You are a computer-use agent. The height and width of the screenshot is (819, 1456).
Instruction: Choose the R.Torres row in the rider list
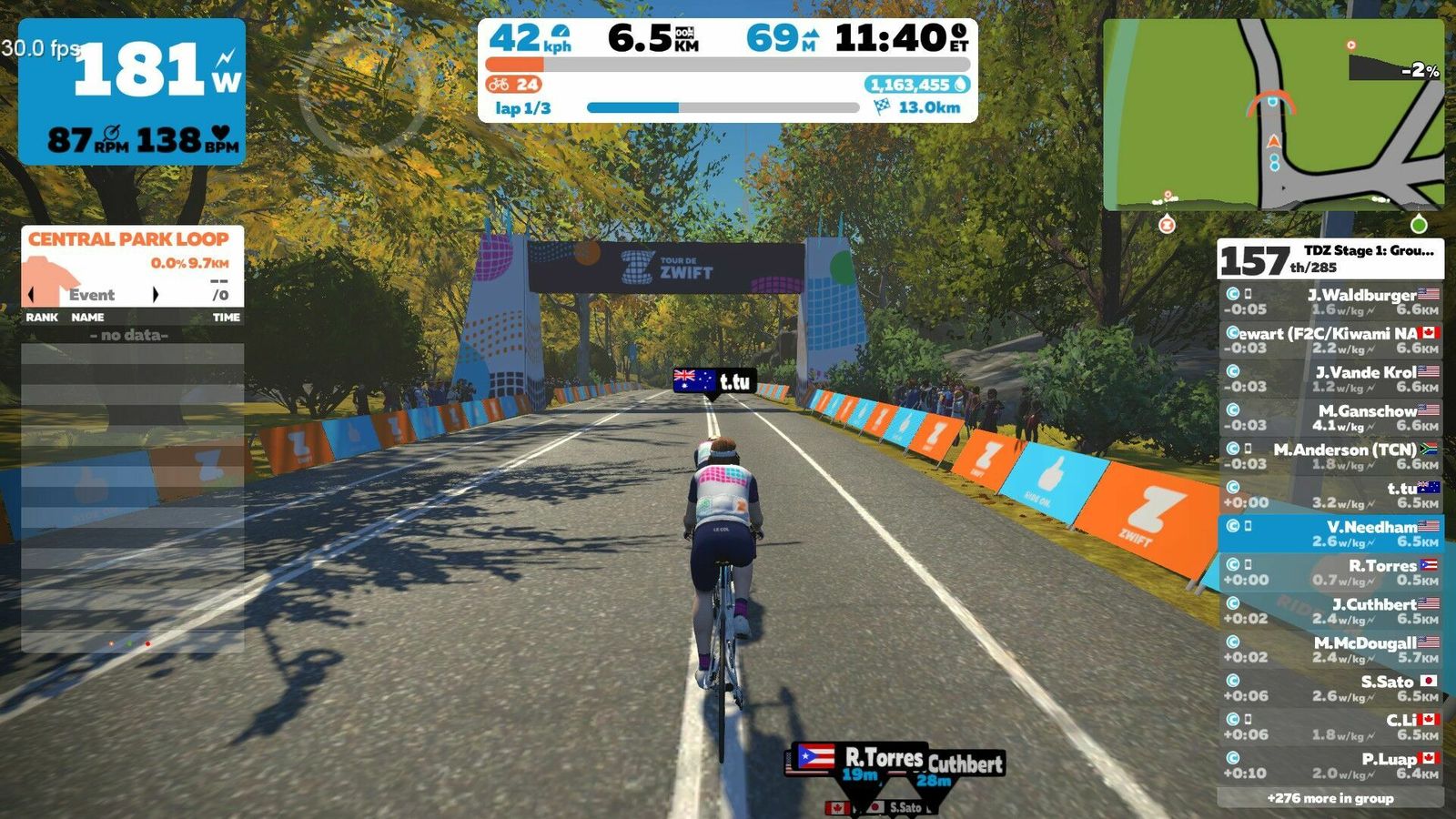[x=1330, y=572]
